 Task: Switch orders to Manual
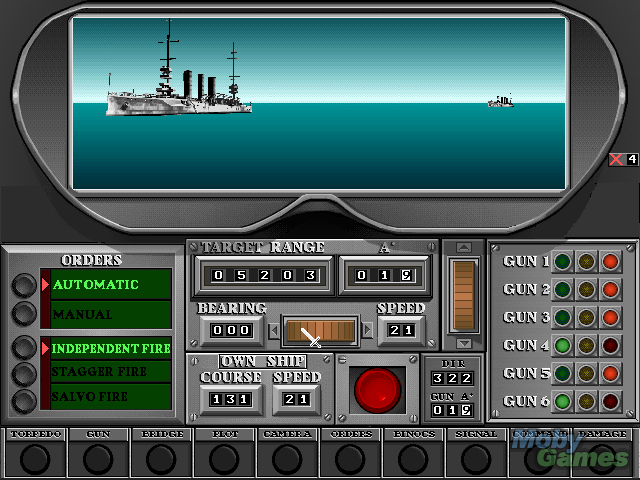(x=23, y=314)
